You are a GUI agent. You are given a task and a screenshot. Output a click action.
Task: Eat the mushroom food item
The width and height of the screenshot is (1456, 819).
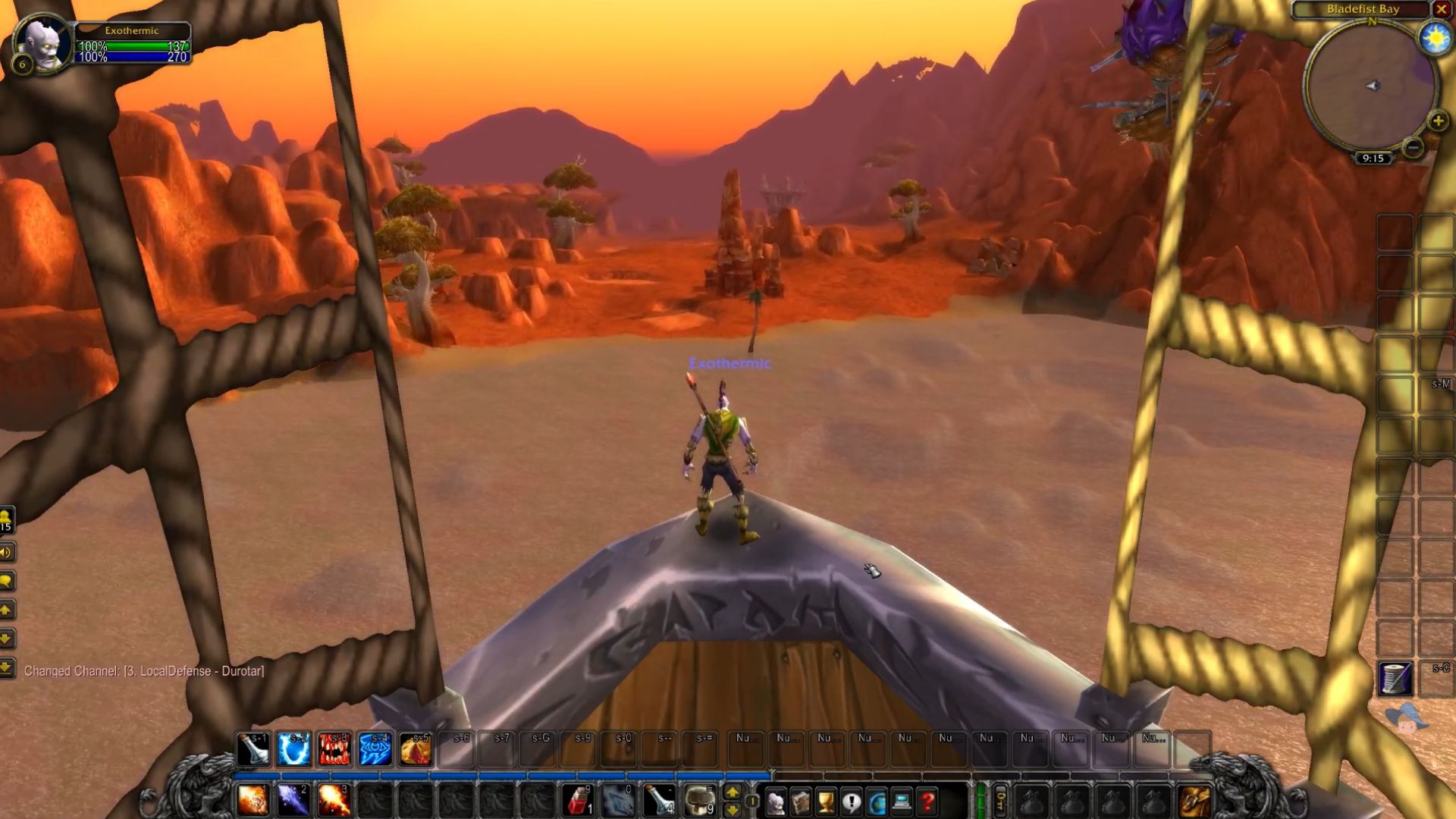pos(699,800)
